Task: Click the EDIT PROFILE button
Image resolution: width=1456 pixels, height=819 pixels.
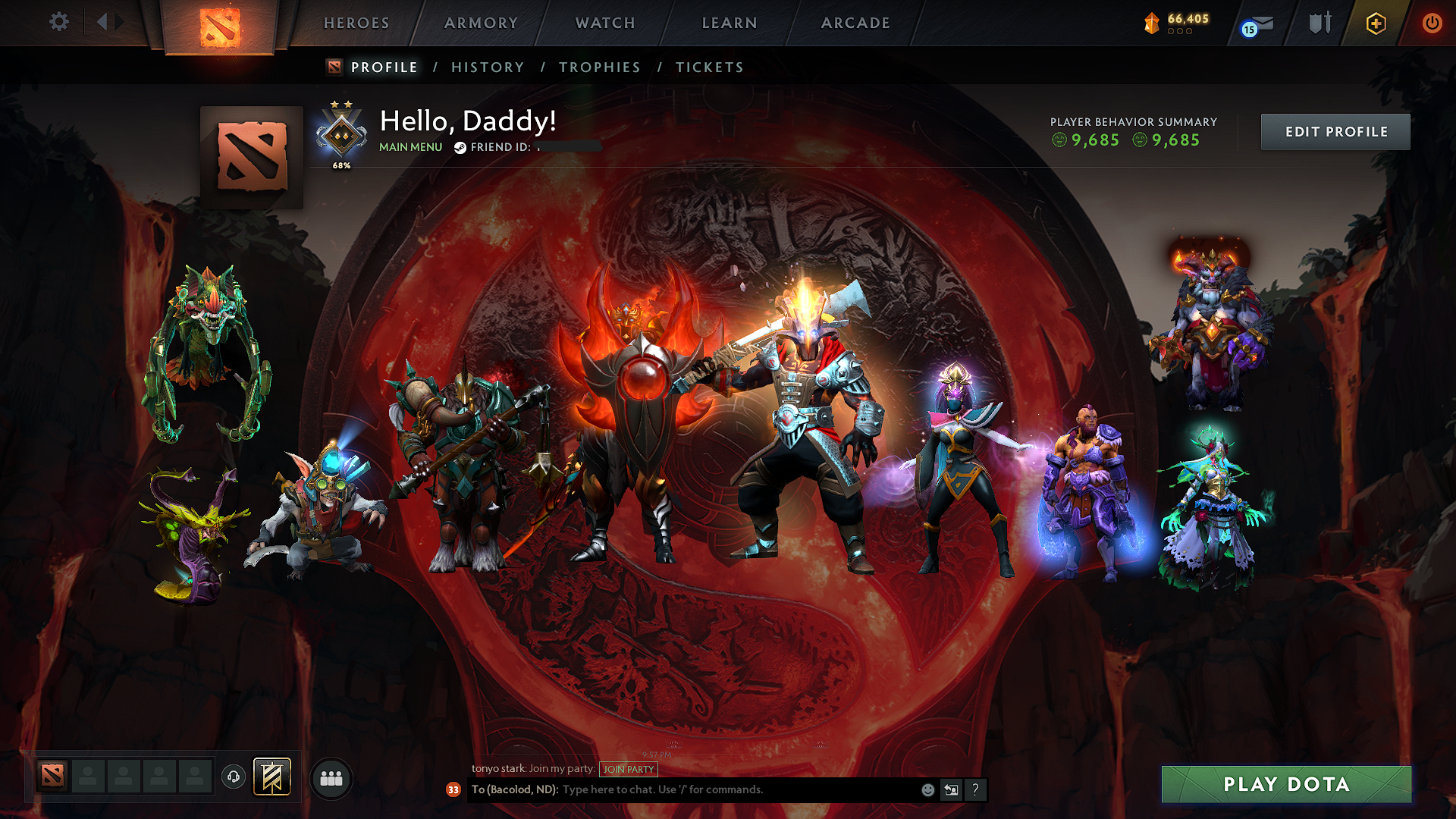Action: tap(1335, 131)
